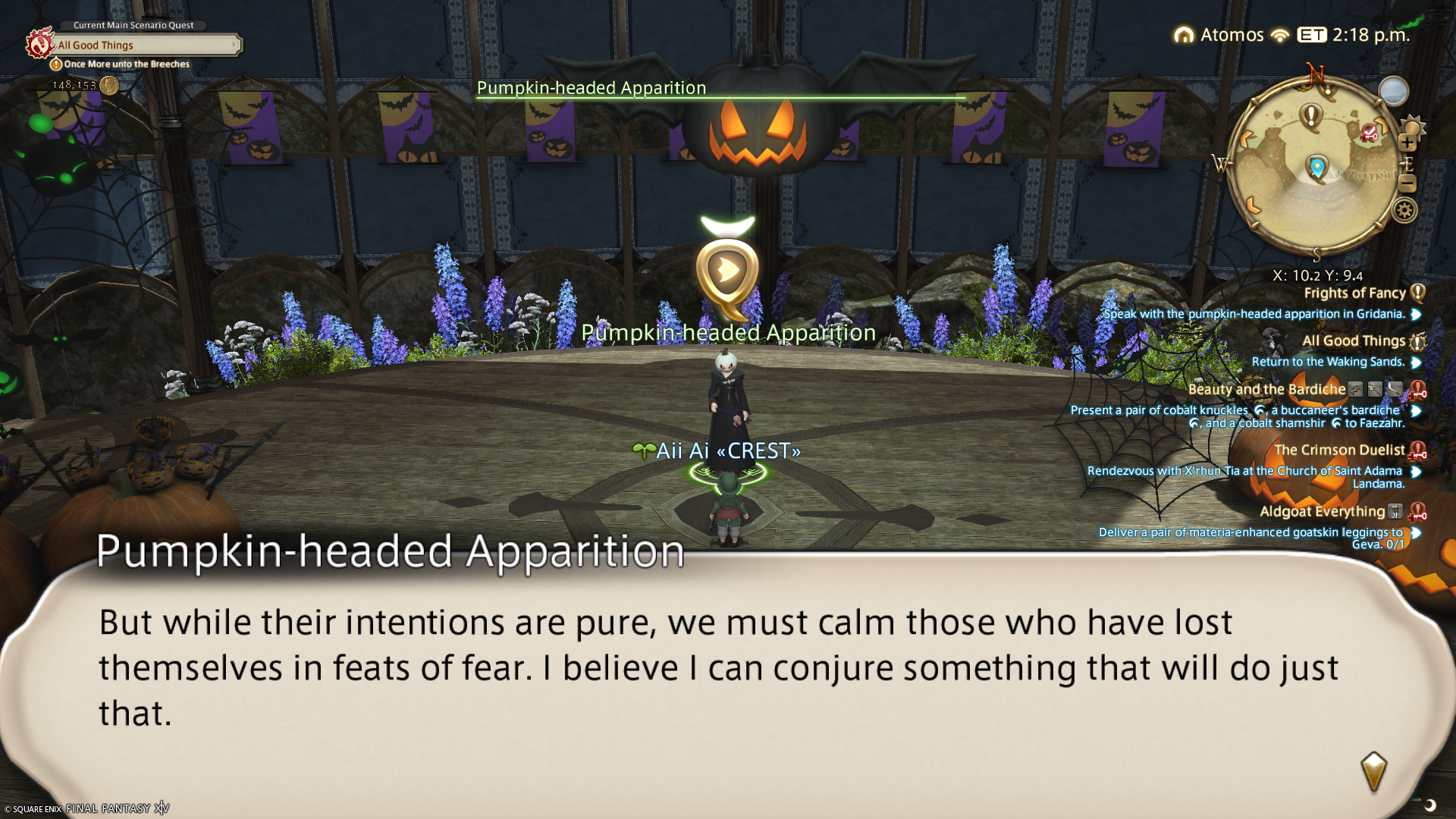Click the Atomos home world indicator
Viewport: 1456px width, 819px height.
tap(1220, 35)
